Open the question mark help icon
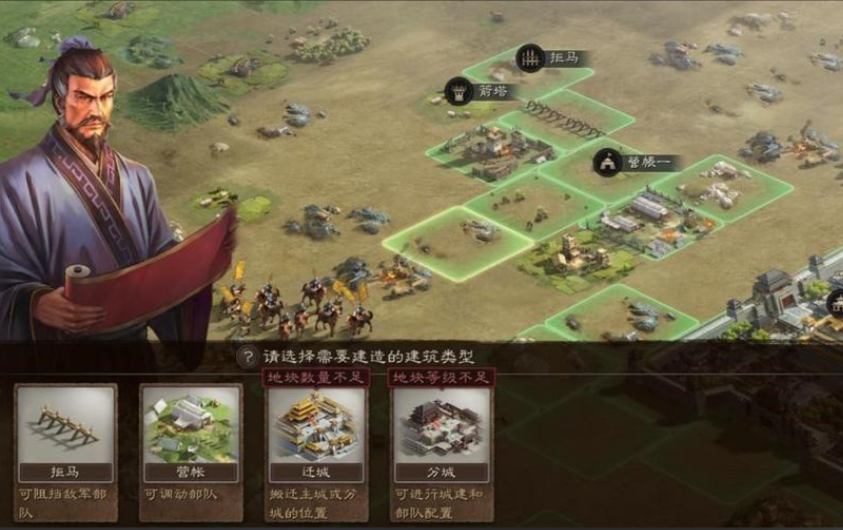This screenshot has width=843, height=530. 246,357
